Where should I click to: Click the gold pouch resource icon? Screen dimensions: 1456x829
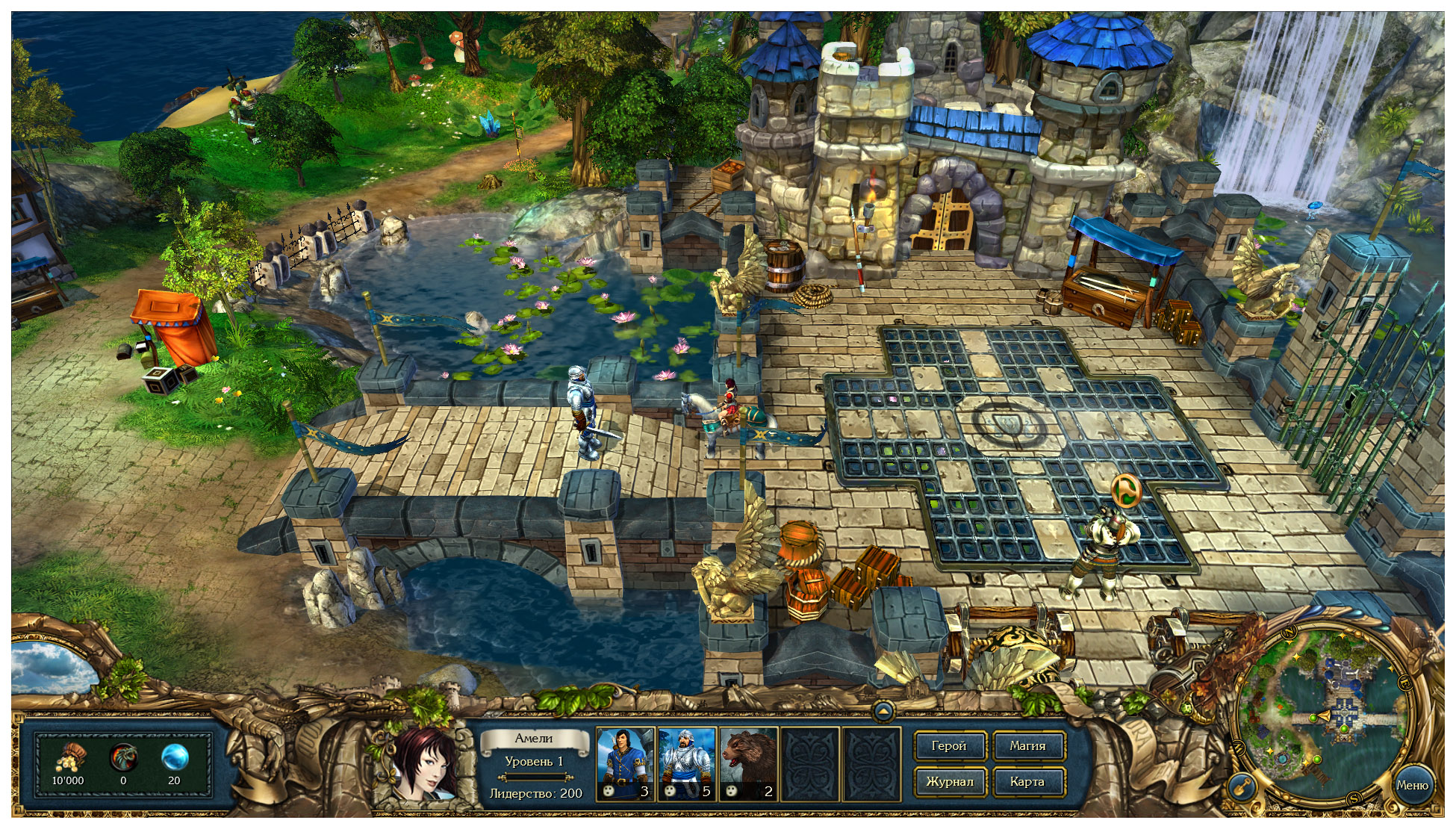69,758
